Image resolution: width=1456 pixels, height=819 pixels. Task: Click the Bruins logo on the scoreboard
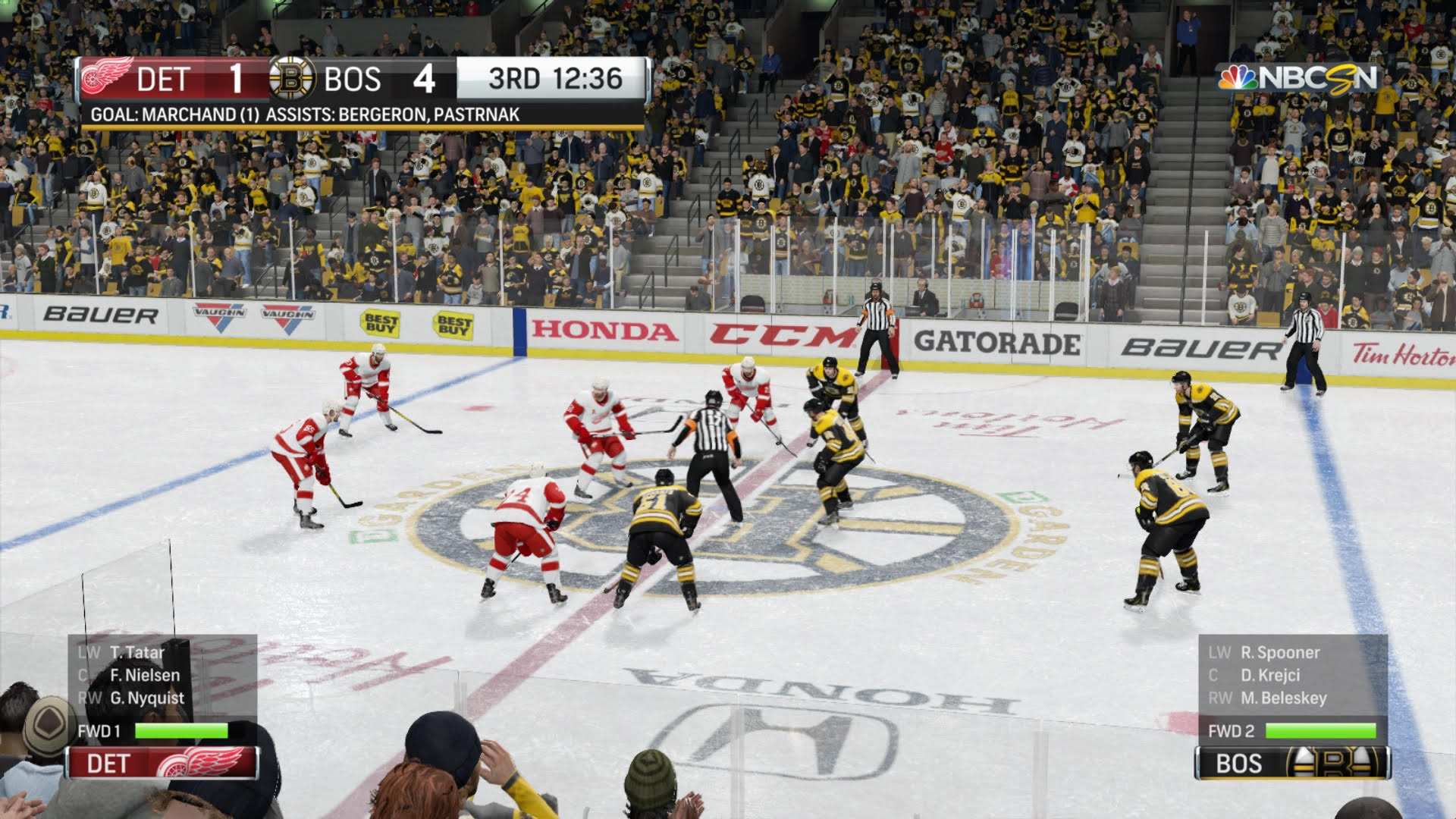coord(292,78)
